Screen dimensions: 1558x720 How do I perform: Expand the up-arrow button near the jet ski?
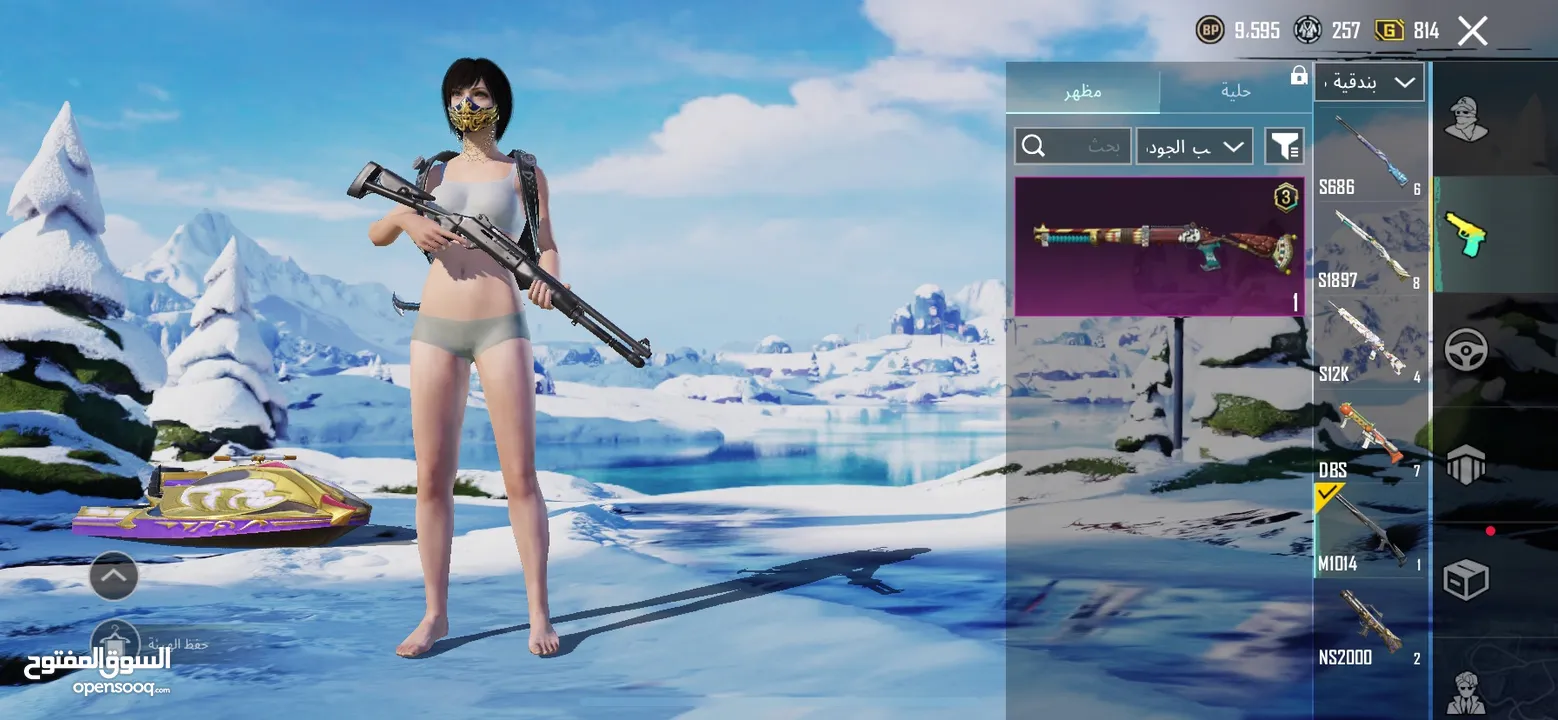[x=114, y=575]
